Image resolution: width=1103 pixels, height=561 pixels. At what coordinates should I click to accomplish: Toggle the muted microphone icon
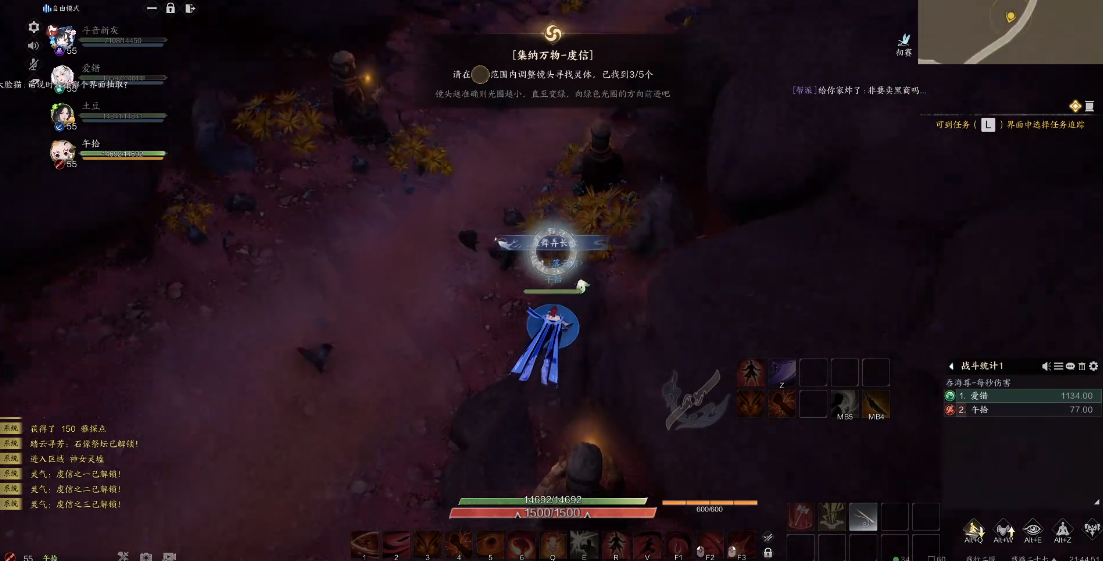[33, 64]
